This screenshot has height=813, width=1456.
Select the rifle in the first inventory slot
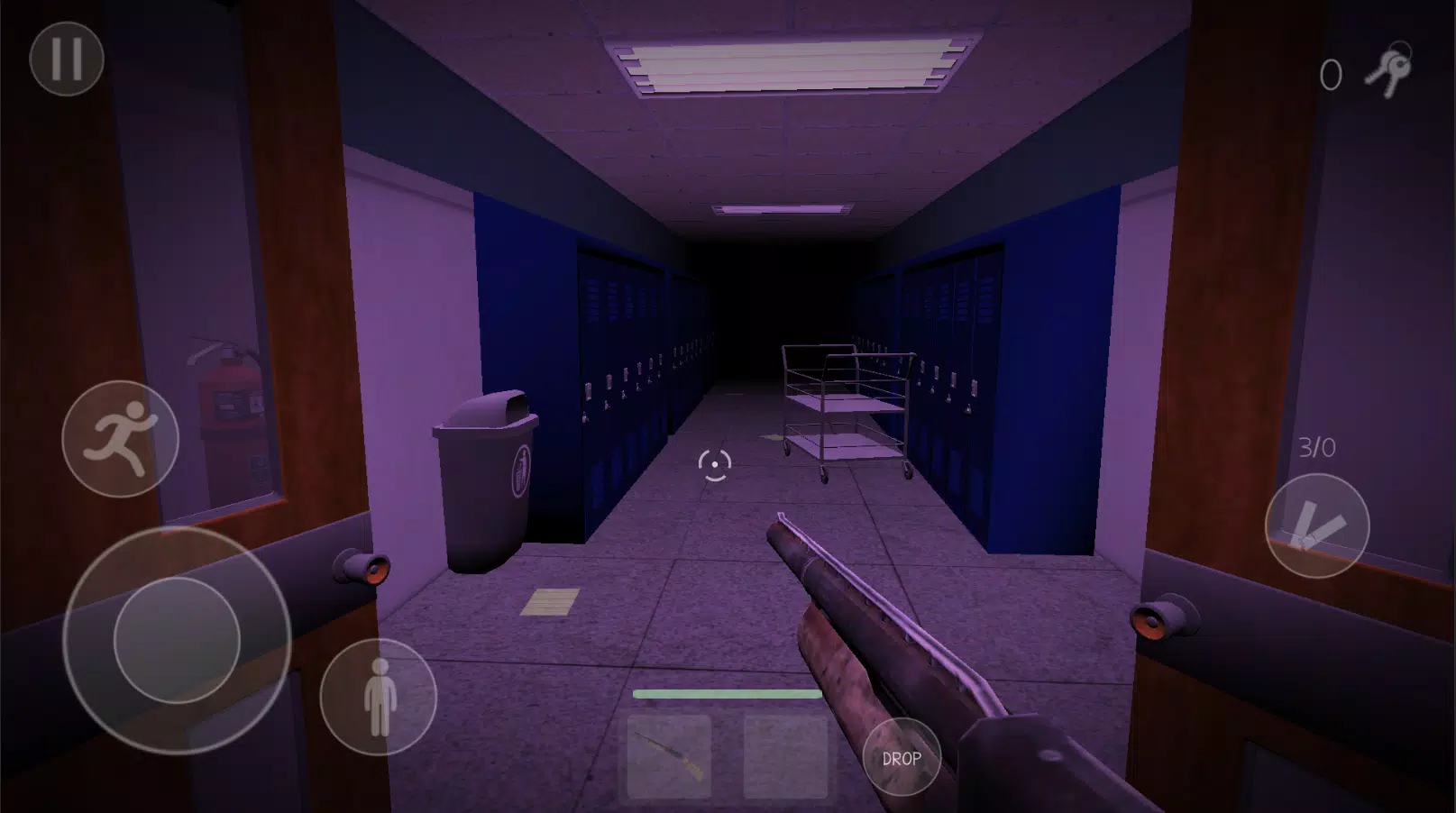tap(668, 758)
